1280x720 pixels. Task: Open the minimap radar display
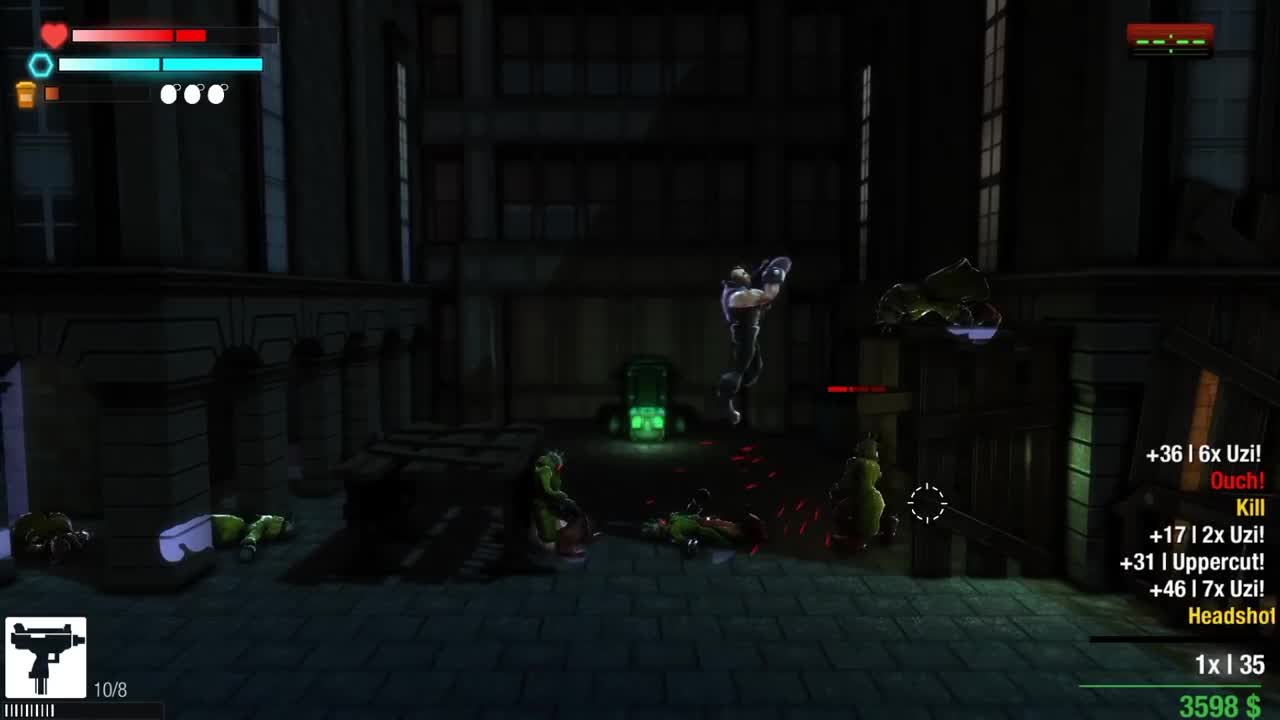click(1169, 38)
